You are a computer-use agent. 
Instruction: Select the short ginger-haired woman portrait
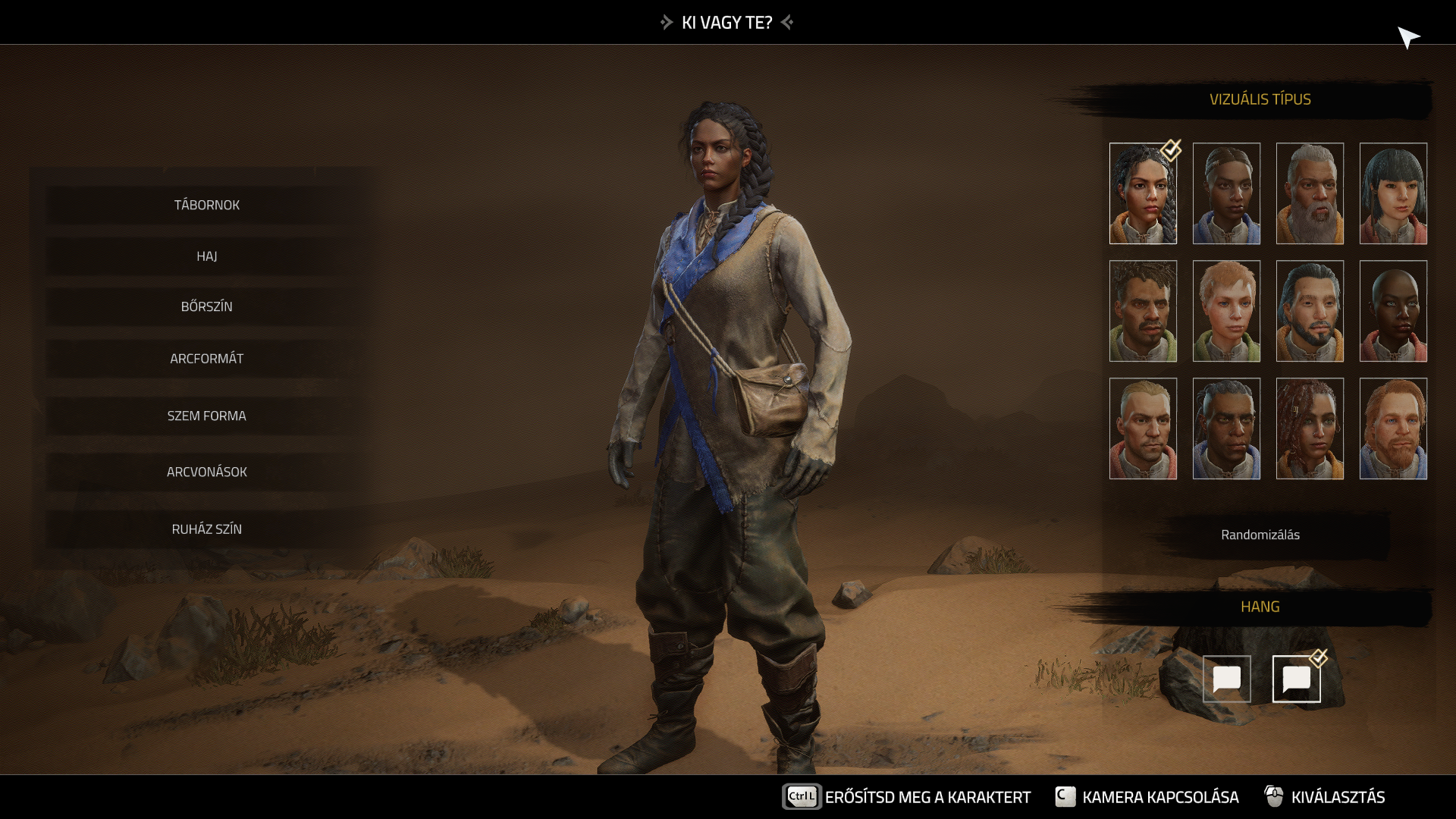[x=1226, y=311]
